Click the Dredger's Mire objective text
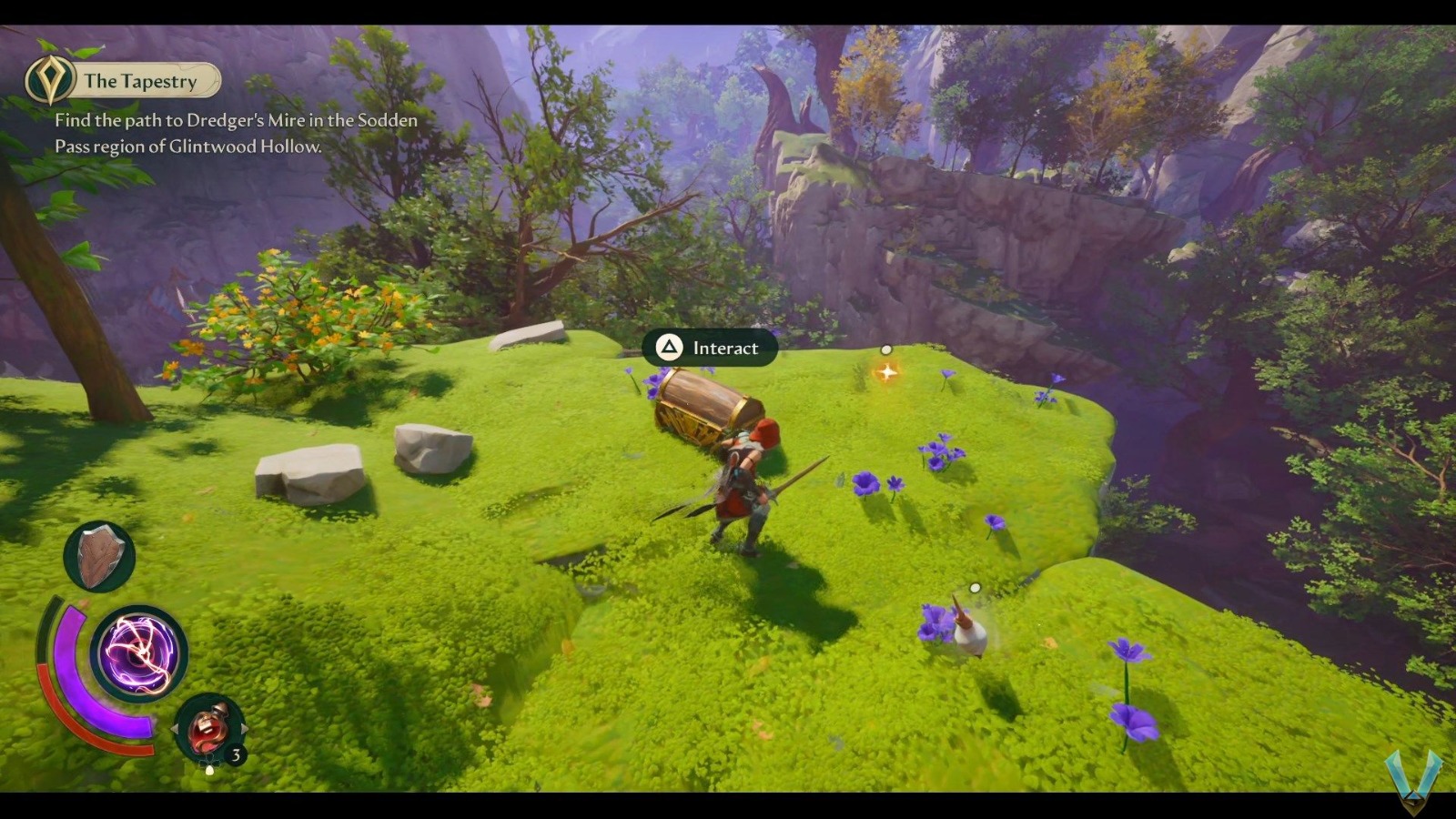This screenshot has width=1456, height=819. tap(235, 120)
